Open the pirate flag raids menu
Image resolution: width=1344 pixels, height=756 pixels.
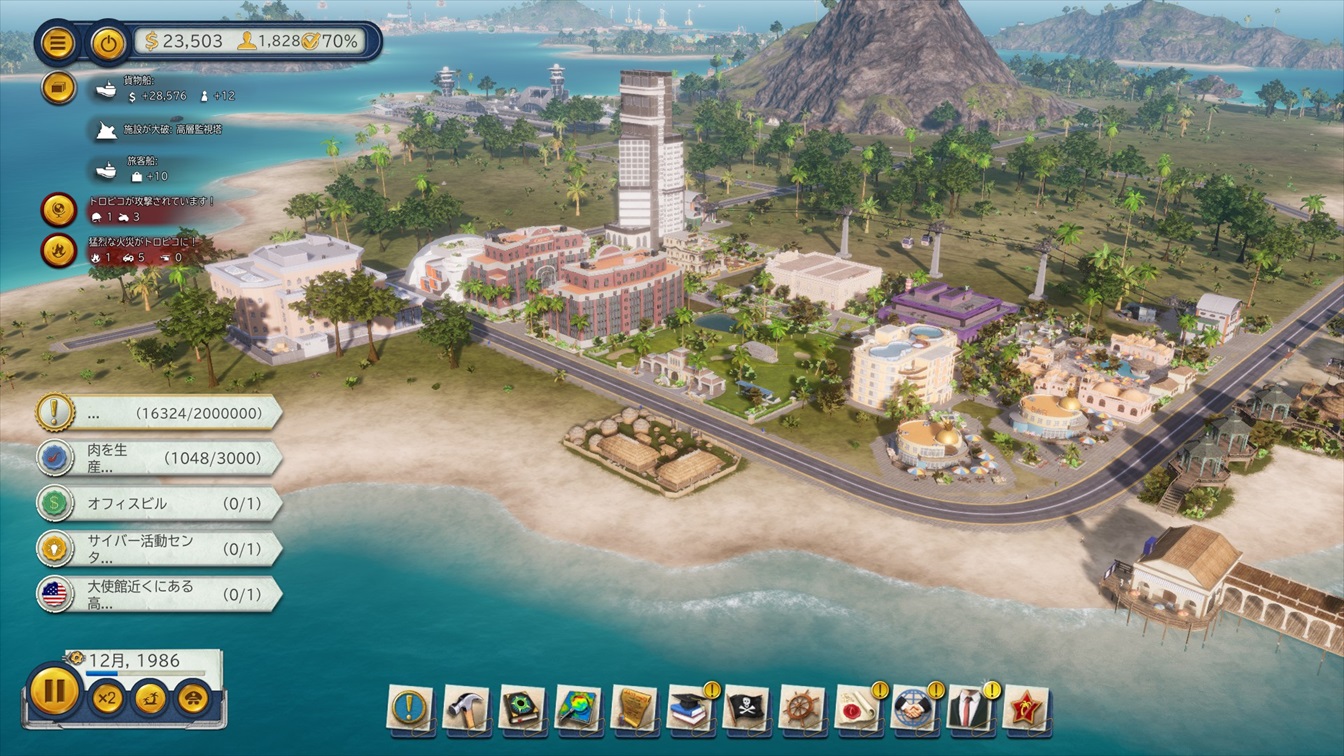(746, 708)
